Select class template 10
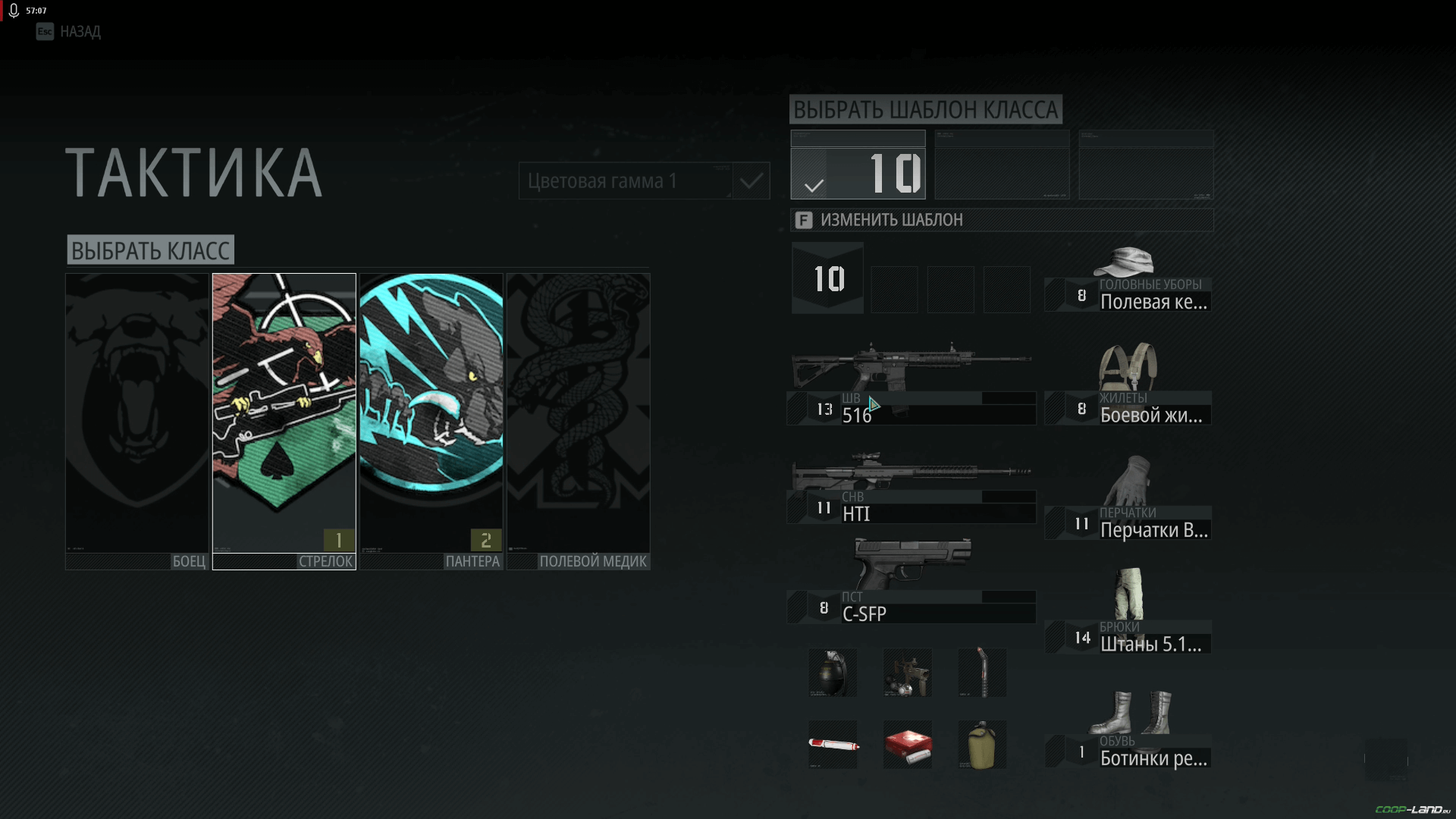 click(858, 165)
